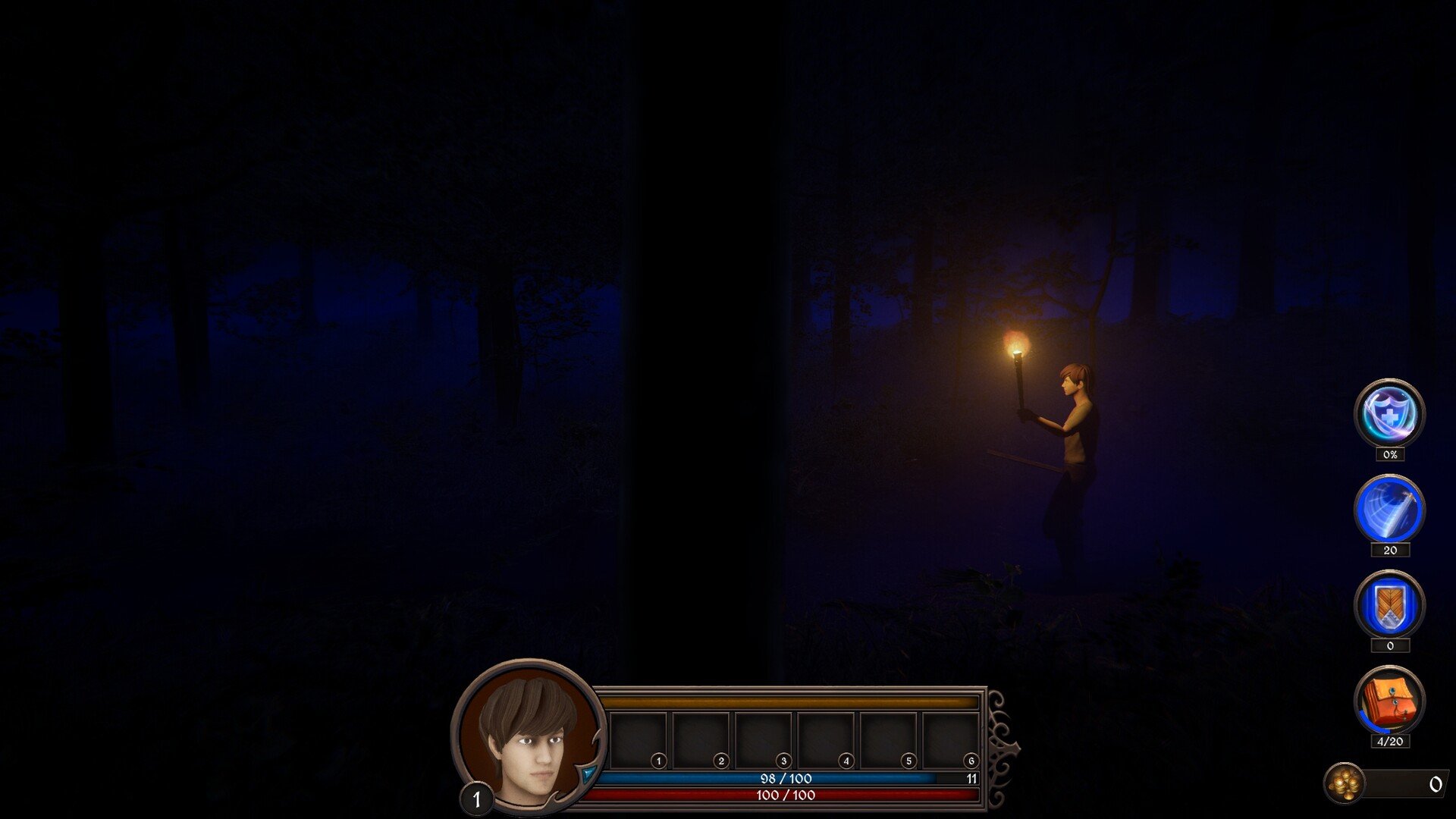
Task: Select hotbar slot number 3
Action: tap(764, 740)
